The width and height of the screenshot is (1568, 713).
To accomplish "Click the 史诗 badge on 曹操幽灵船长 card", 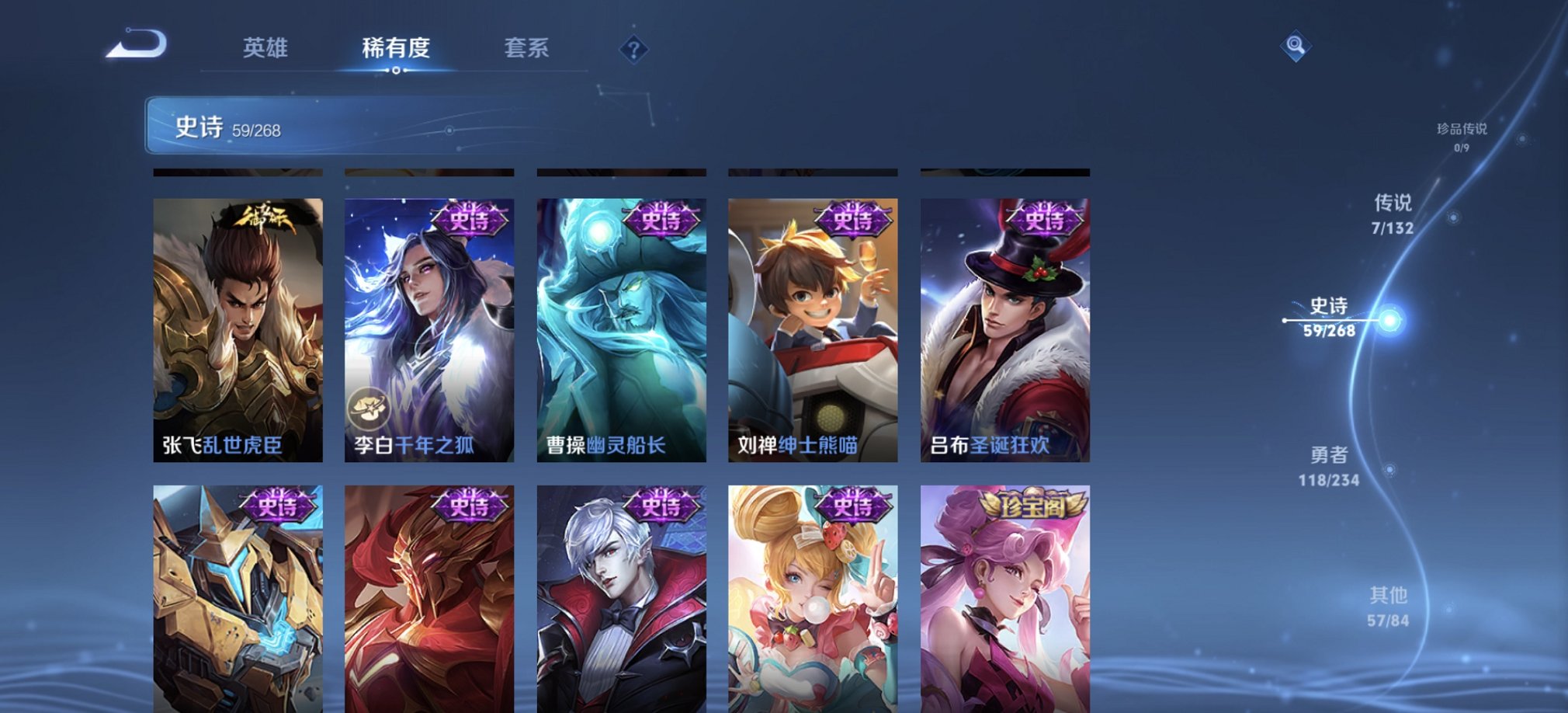I will point(661,218).
